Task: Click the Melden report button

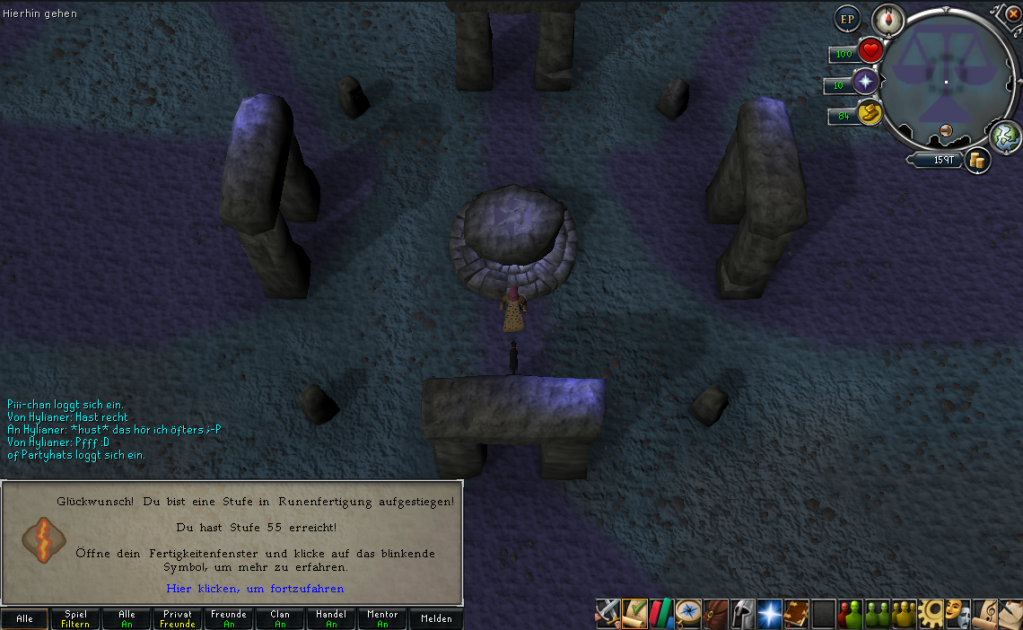Action: coord(436,619)
